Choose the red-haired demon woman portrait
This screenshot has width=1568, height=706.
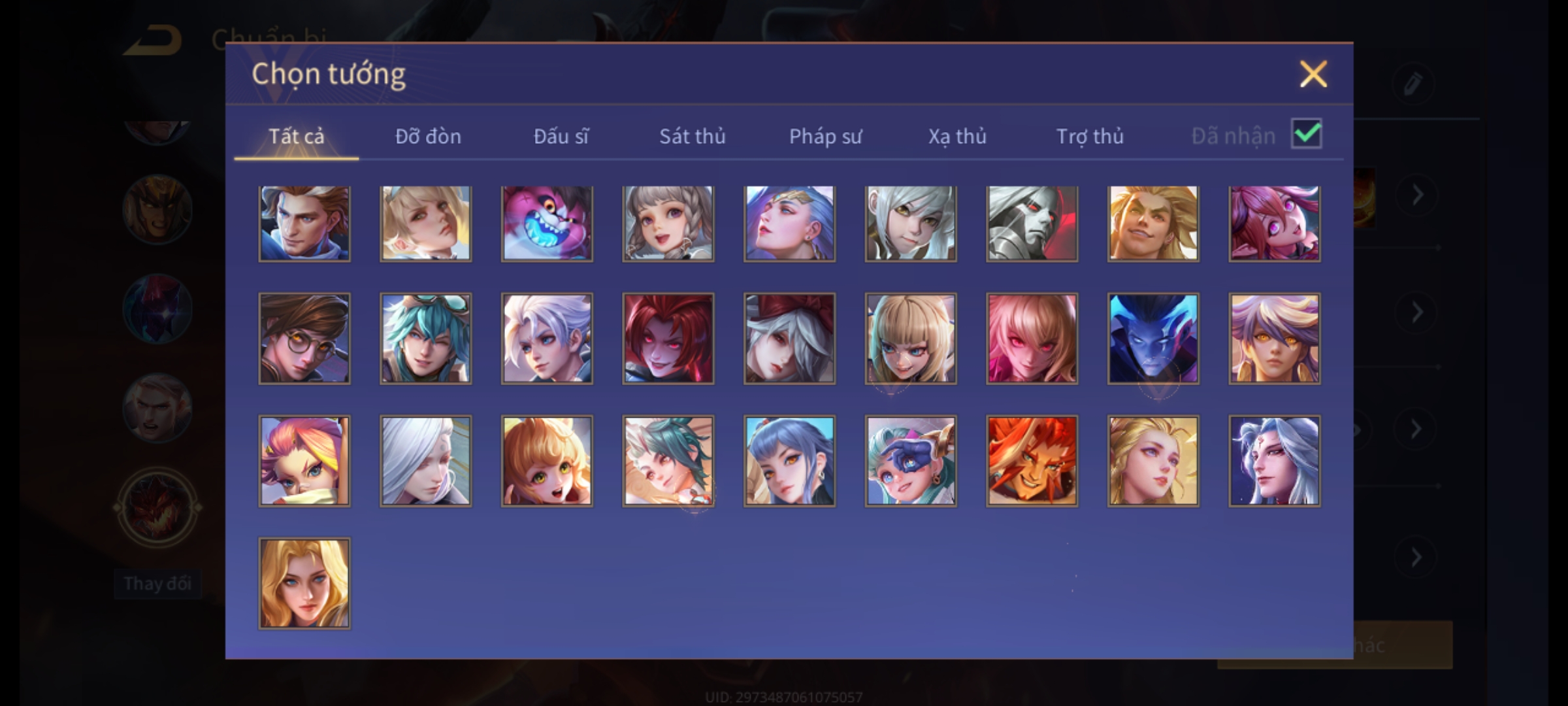point(668,338)
